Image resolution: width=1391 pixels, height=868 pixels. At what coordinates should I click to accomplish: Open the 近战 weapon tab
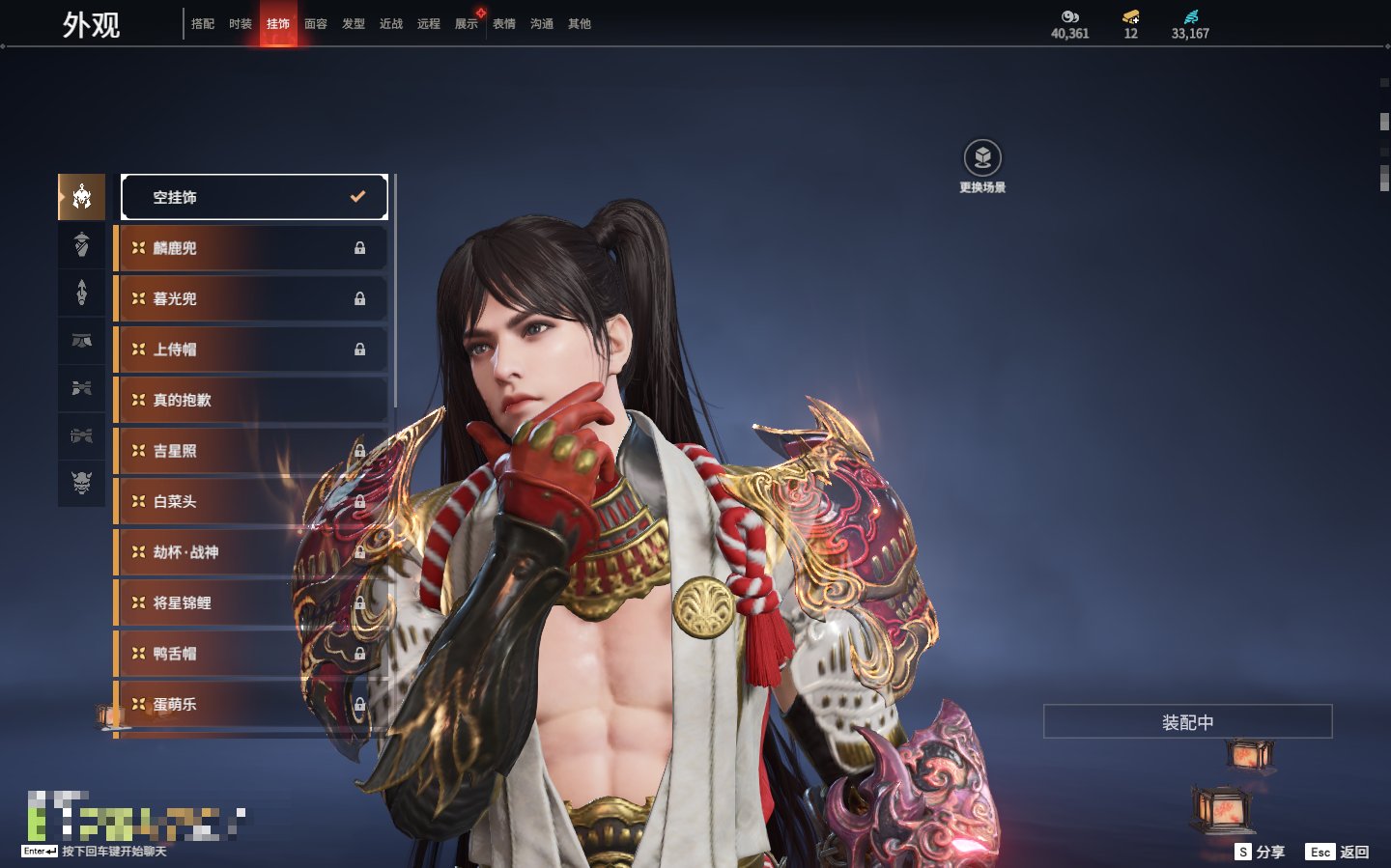(x=391, y=24)
